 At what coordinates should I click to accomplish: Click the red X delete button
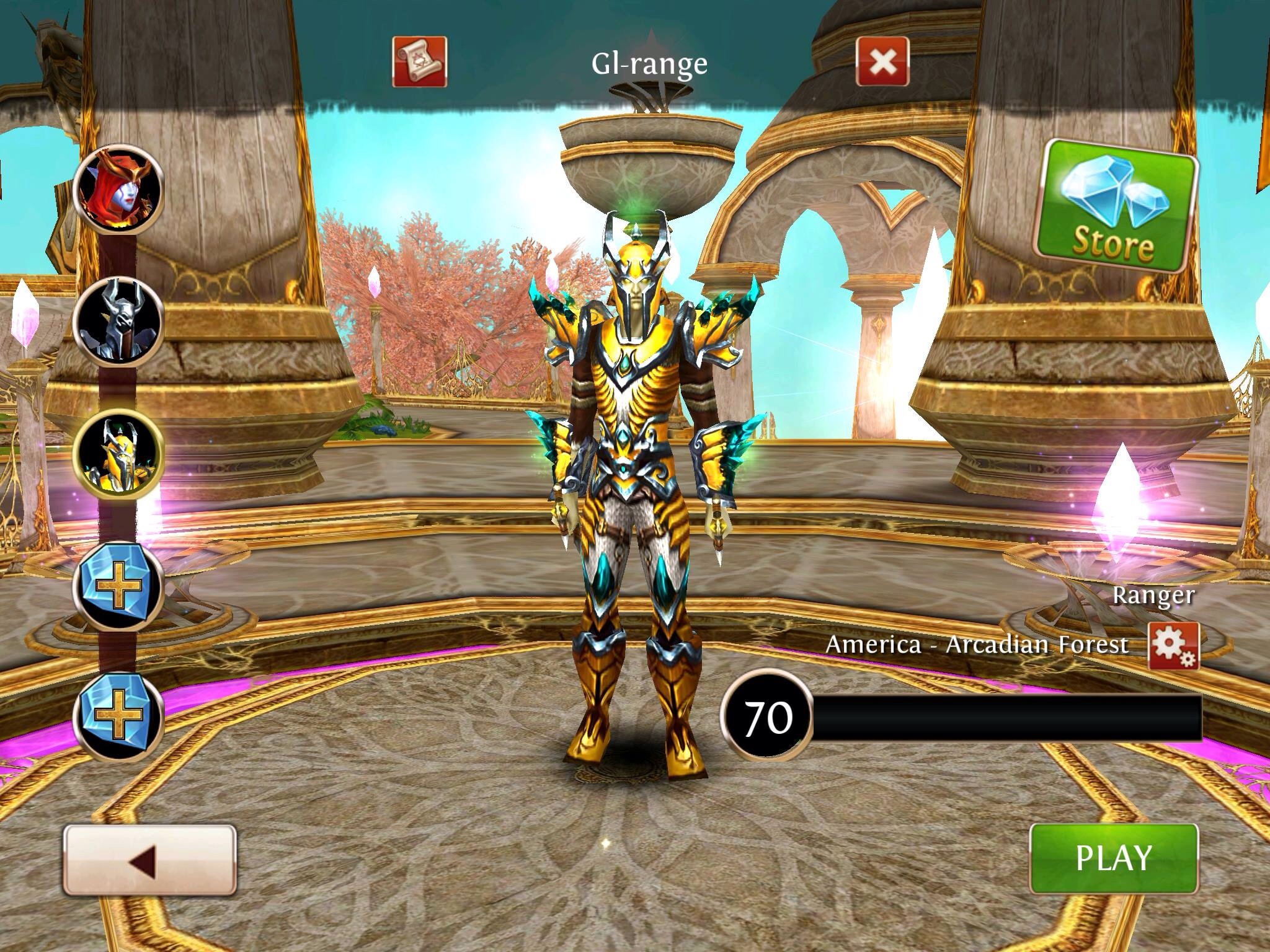[882, 61]
